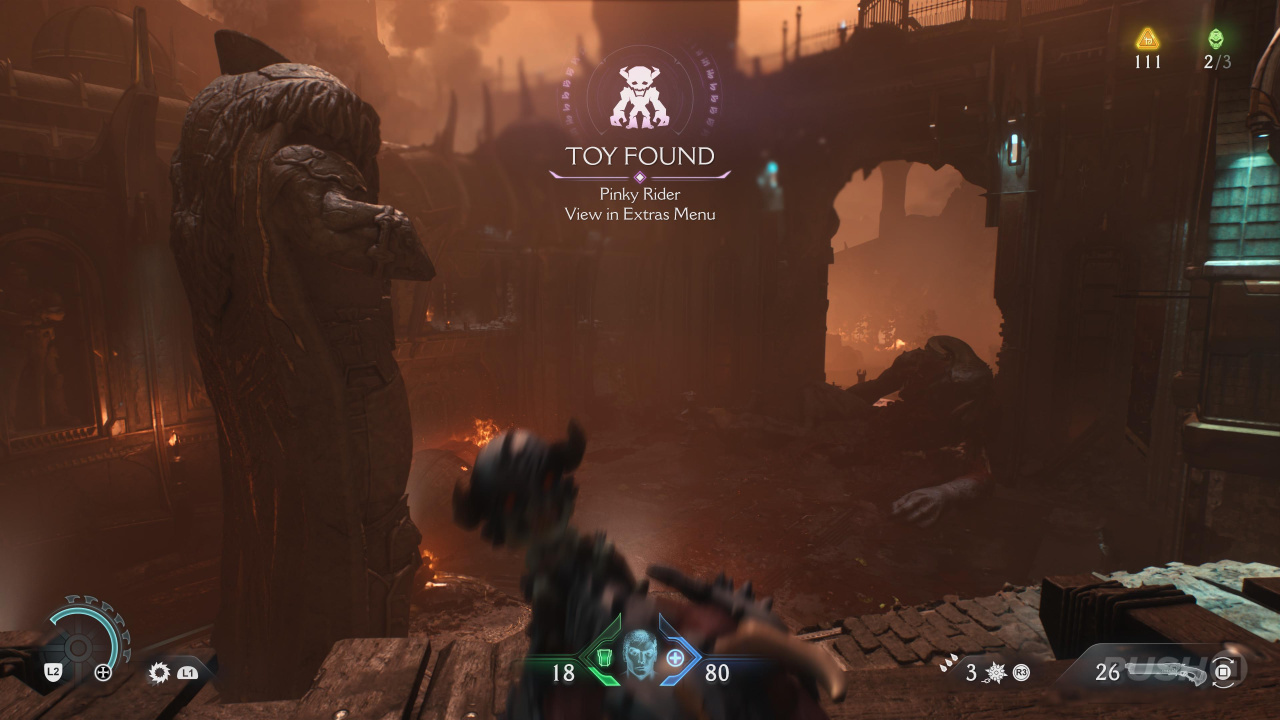Click the blue health cross icon

coord(676,658)
